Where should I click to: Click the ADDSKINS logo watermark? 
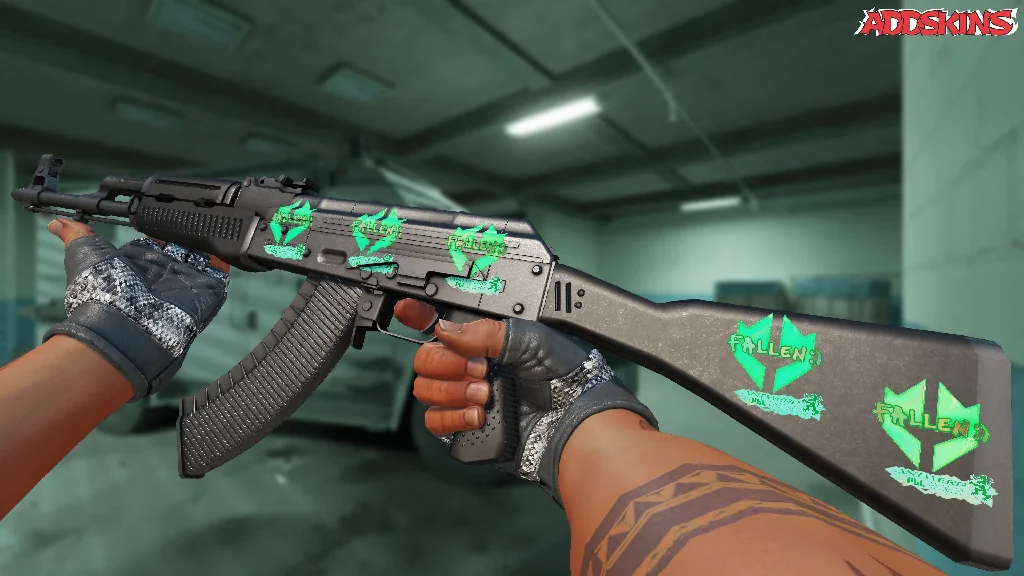pyautogui.click(x=938, y=23)
